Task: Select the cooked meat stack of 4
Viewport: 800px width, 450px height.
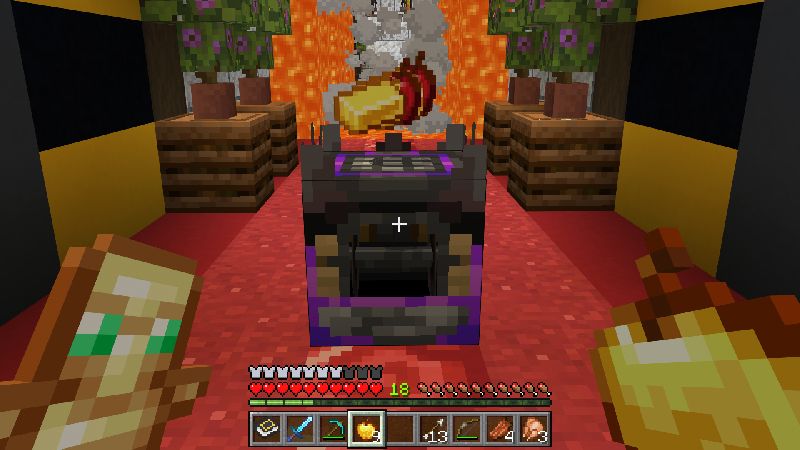Action: [x=499, y=429]
